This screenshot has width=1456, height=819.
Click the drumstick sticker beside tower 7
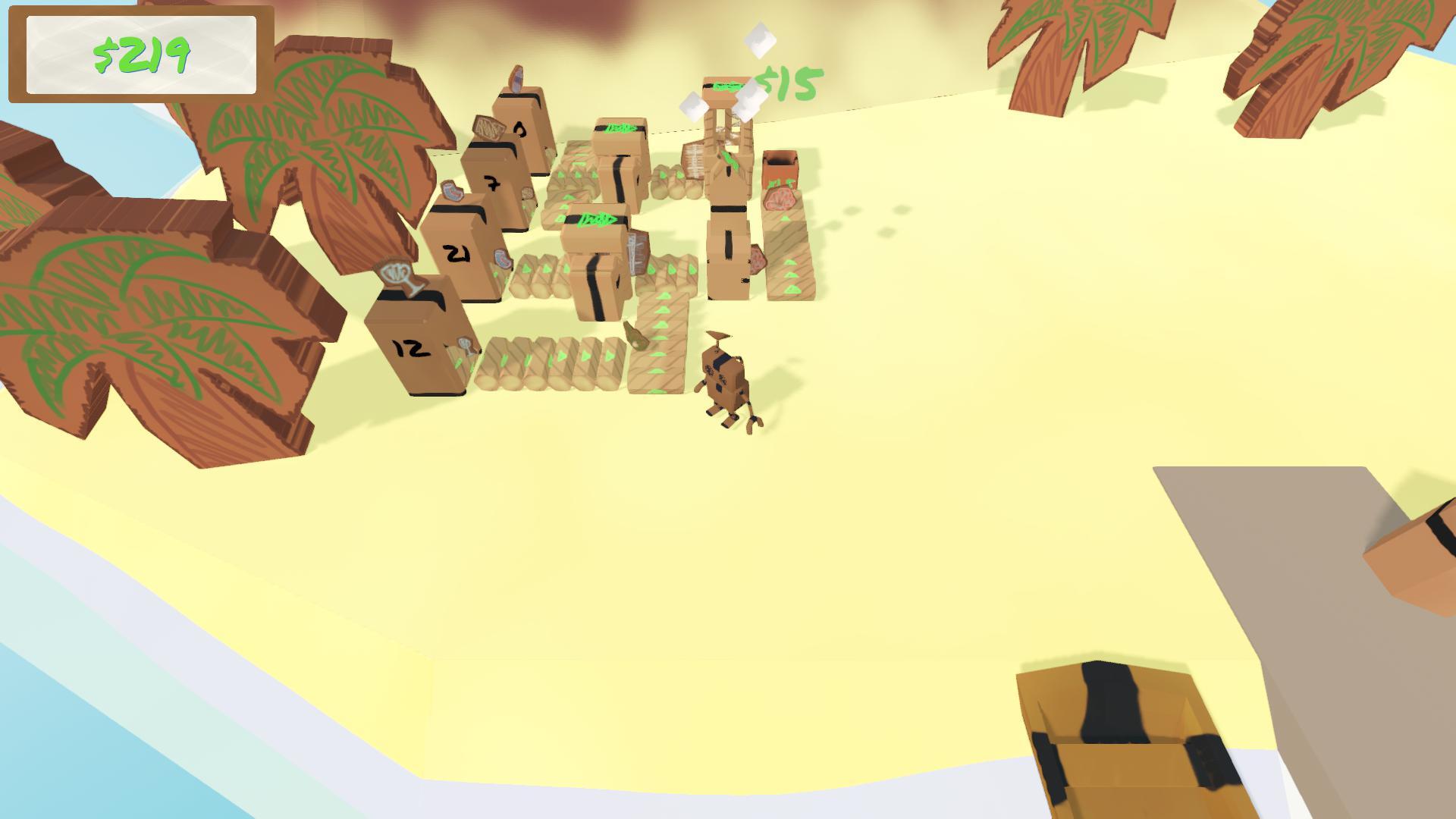(527, 192)
